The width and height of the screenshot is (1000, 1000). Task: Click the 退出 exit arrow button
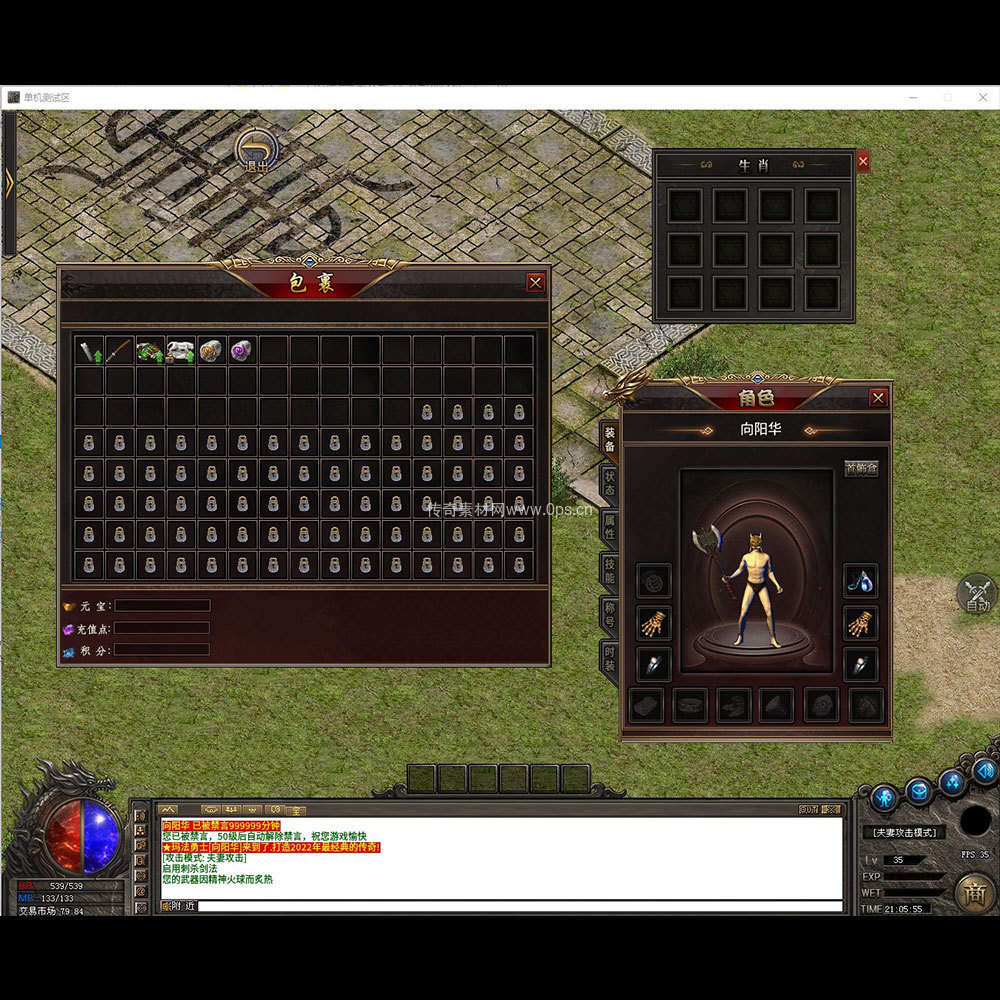pos(256,152)
